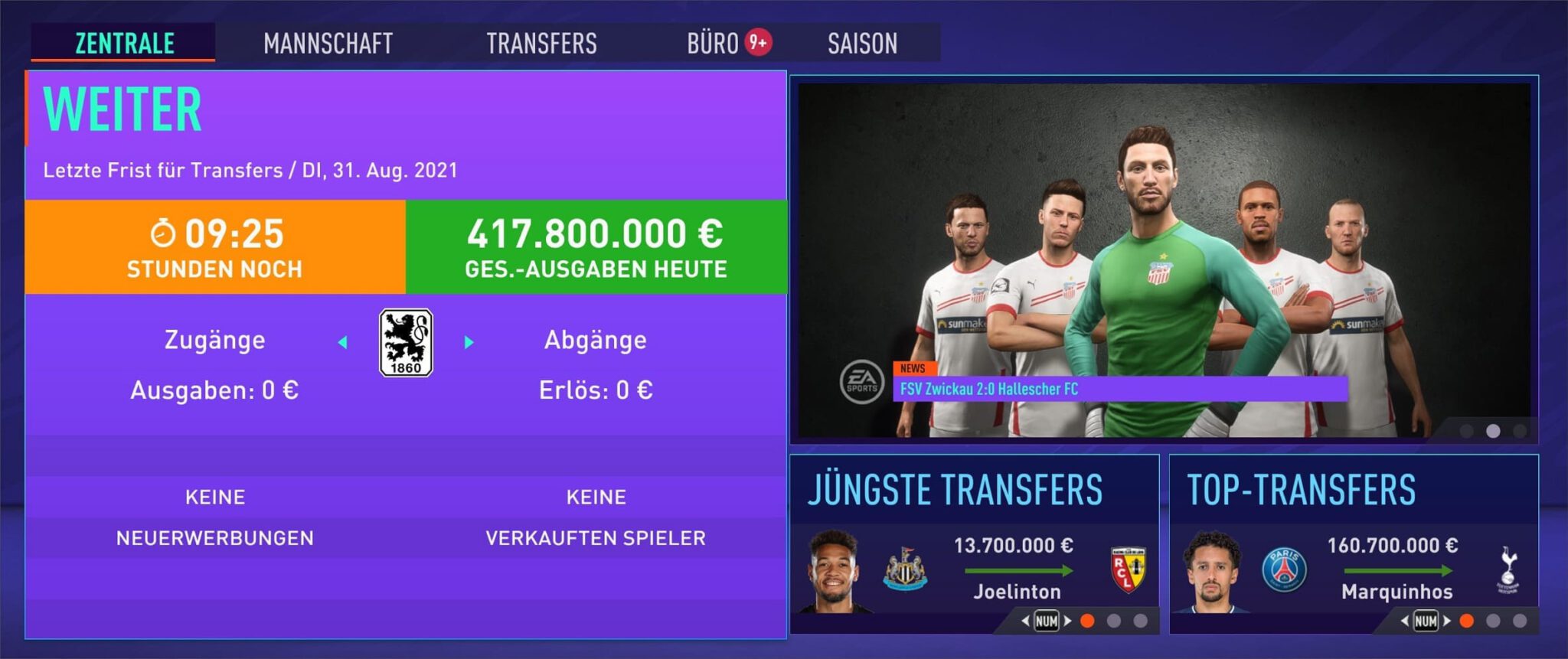Image resolution: width=1568 pixels, height=659 pixels.
Task: Select the Transfers tab
Action: pos(541,43)
